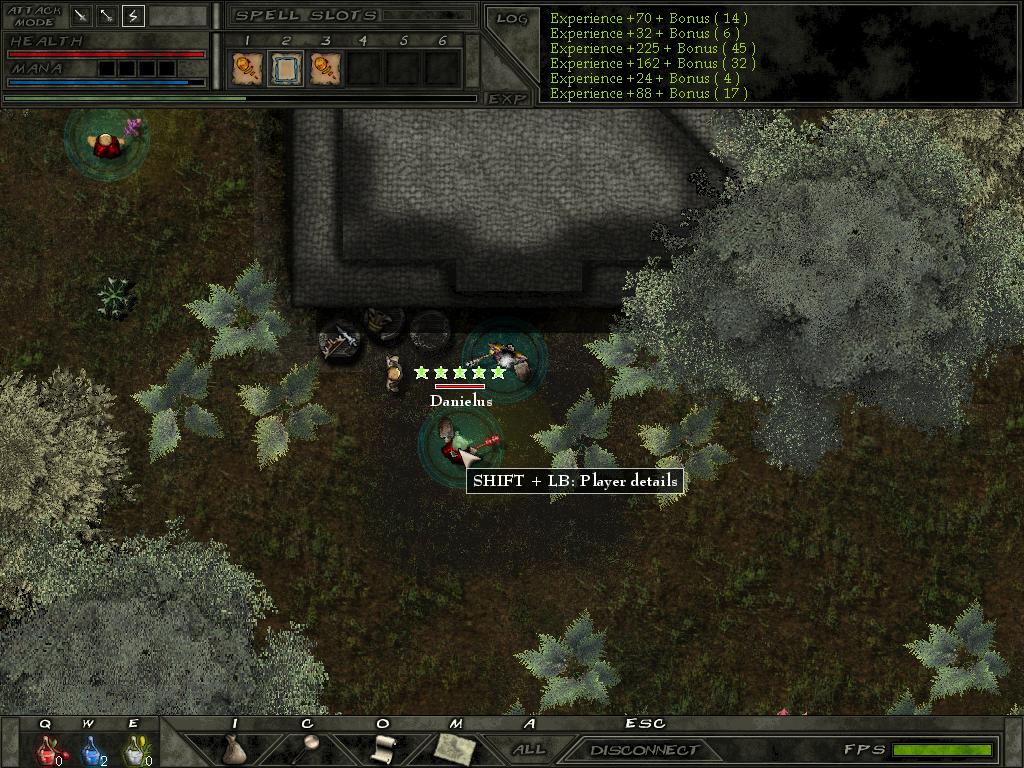
Task: Open the world map
Action: 454,746
